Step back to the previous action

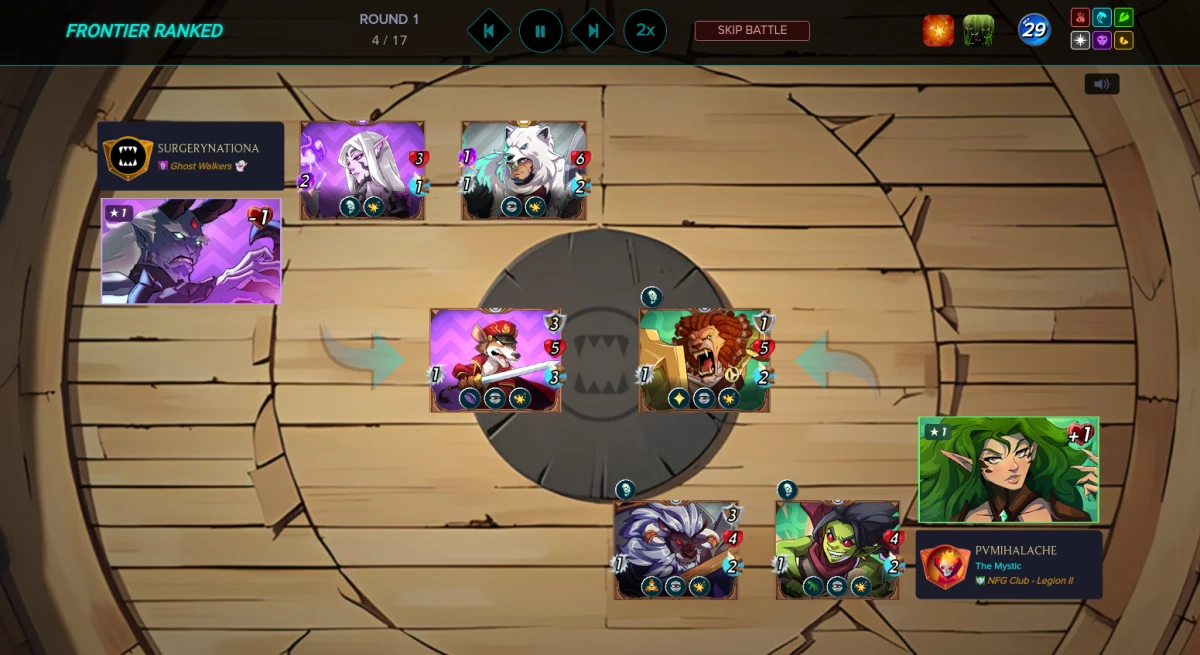point(488,31)
